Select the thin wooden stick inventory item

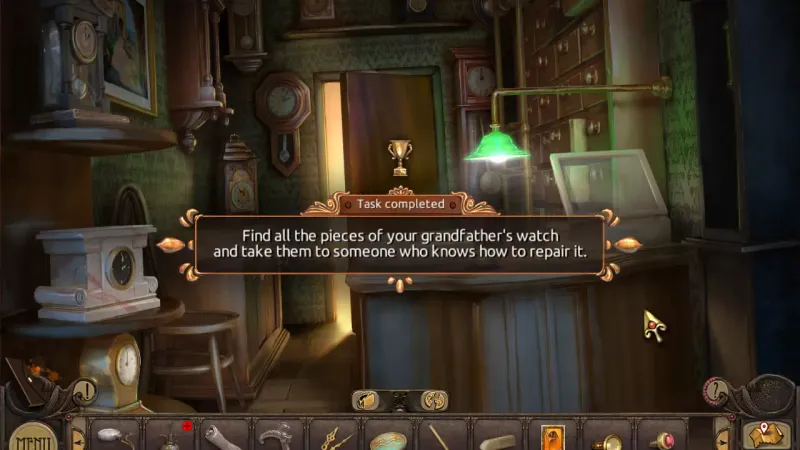click(441, 437)
